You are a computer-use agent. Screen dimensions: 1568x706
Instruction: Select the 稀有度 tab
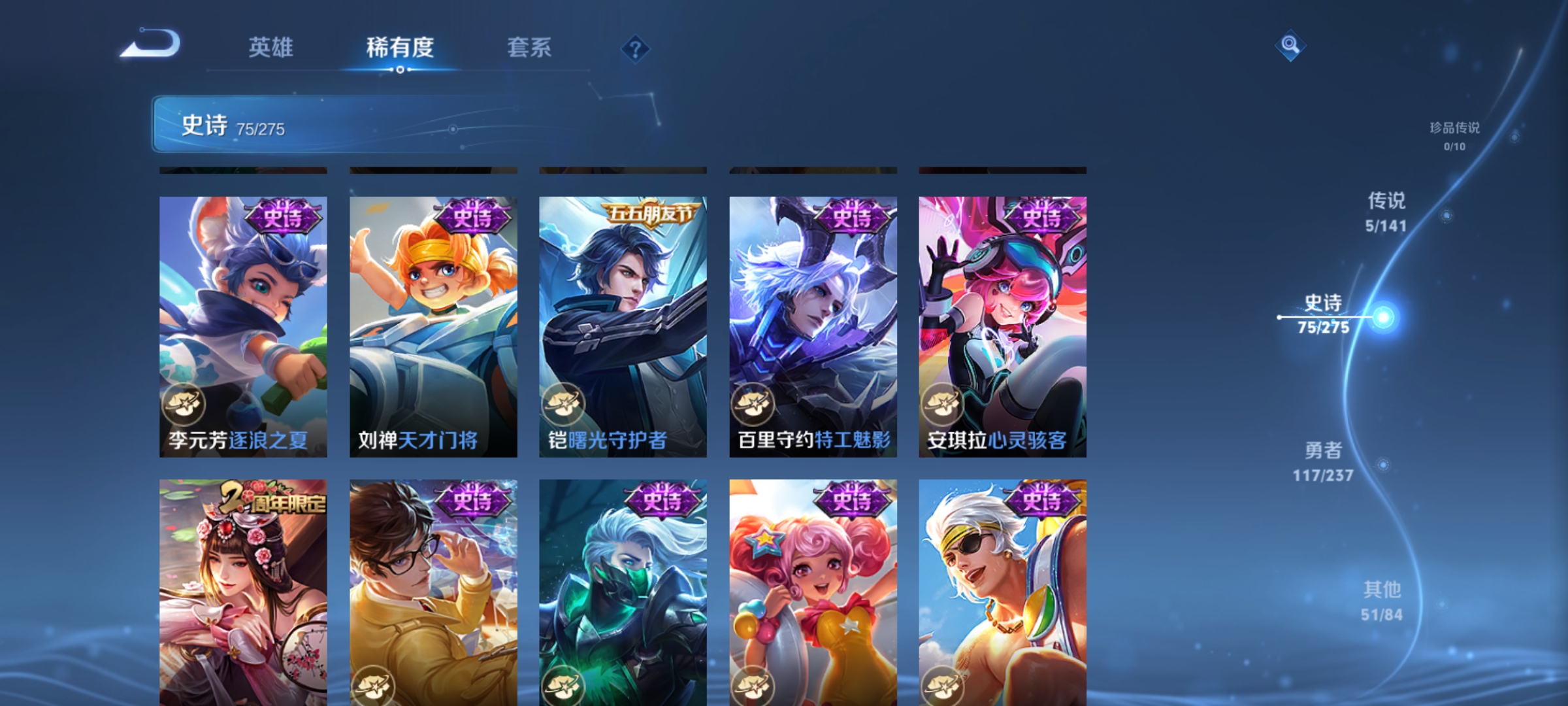coord(400,48)
